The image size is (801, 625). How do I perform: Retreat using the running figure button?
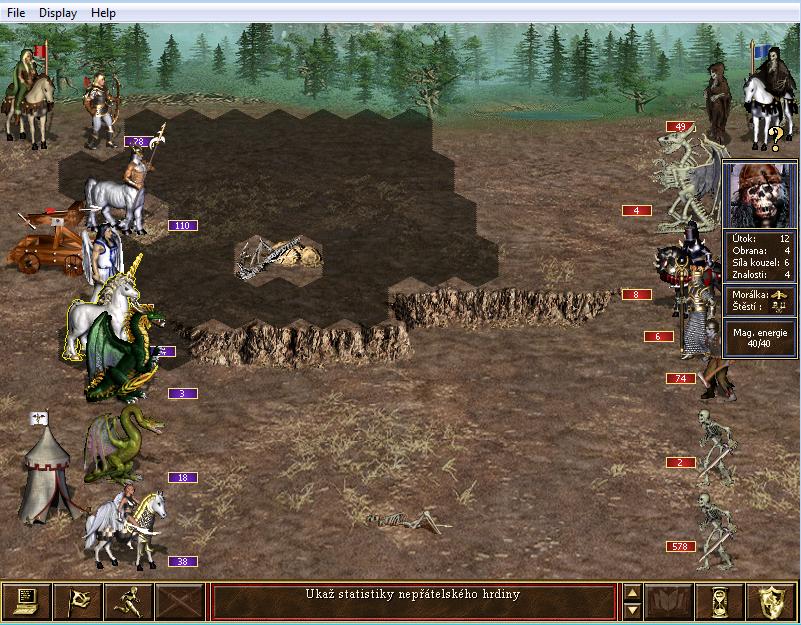click(129, 602)
